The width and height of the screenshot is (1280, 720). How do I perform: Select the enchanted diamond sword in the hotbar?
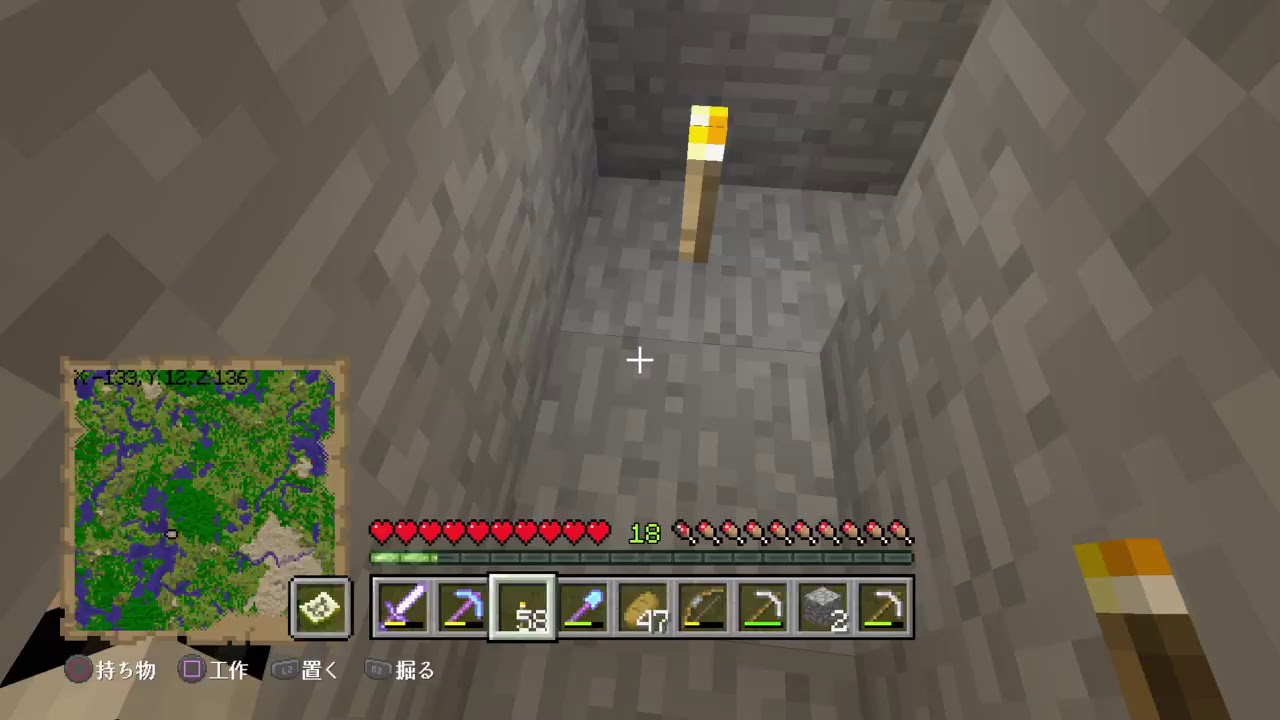[x=405, y=607]
